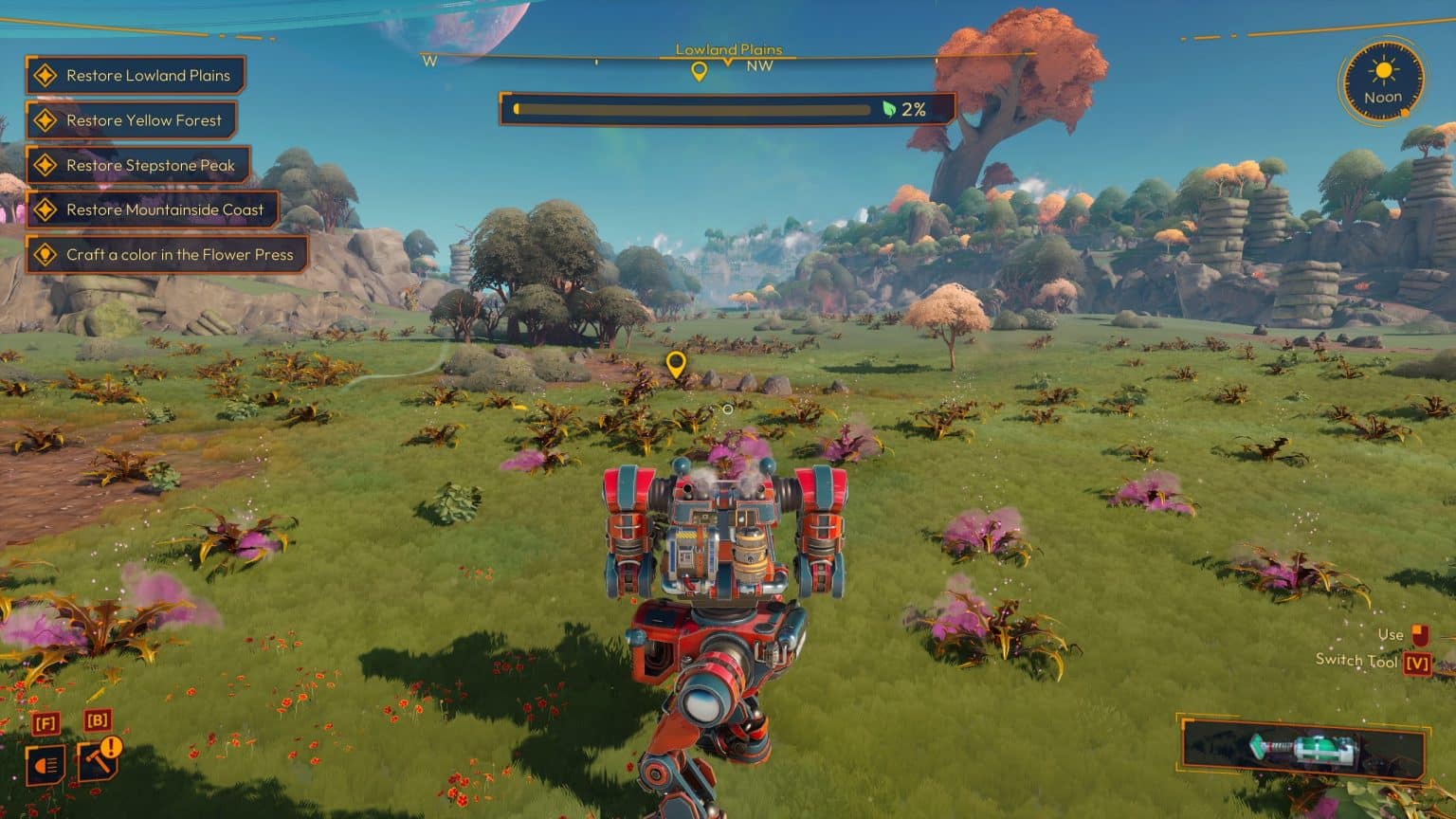Click the yellow waypoint pin on the compass

click(x=701, y=69)
